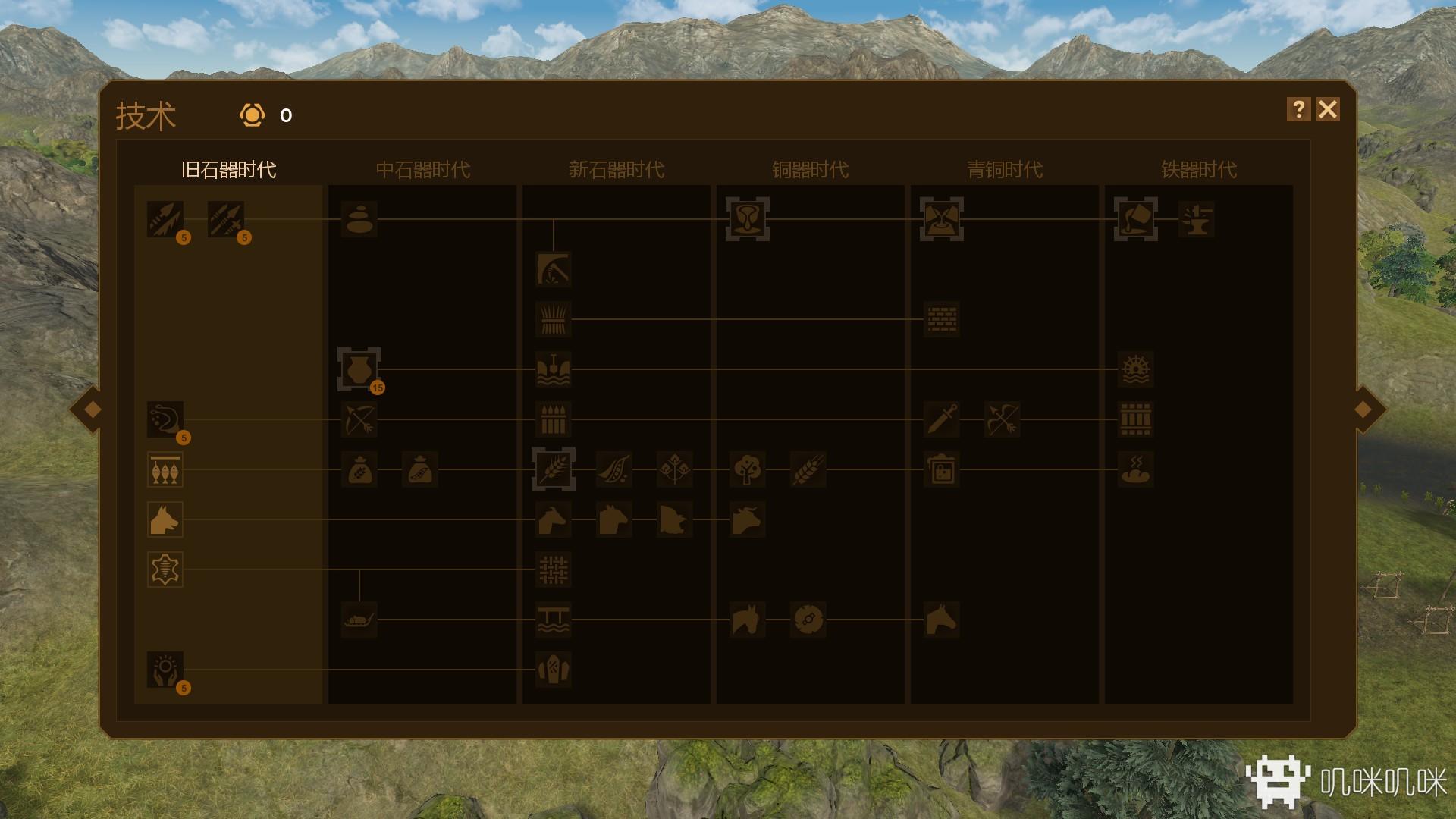
Task: Choose the stacked stones technology
Action: click(359, 219)
